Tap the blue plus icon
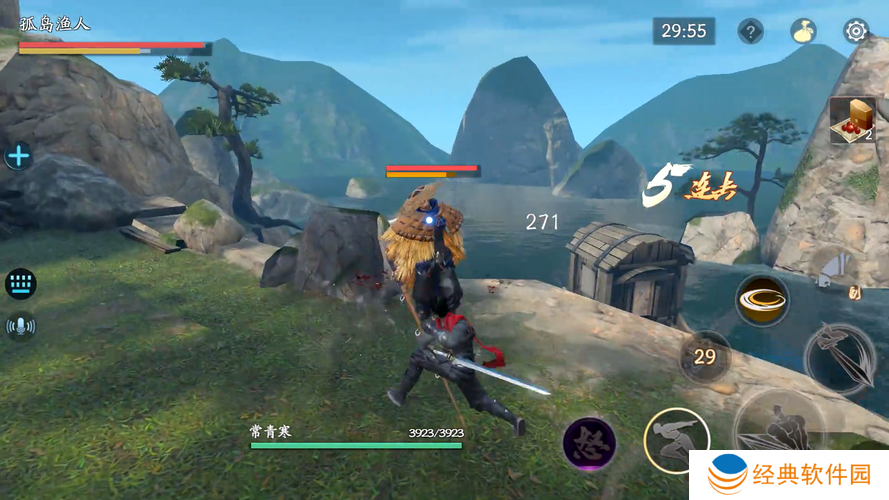The height and width of the screenshot is (500, 889). coord(19,156)
